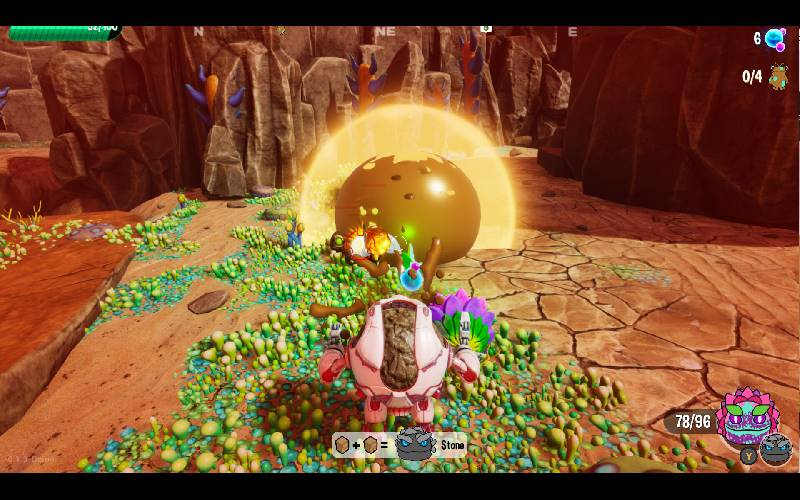The height and width of the screenshot is (500, 800).
Task: Select the pink flower creature portrait
Action: 746,416
